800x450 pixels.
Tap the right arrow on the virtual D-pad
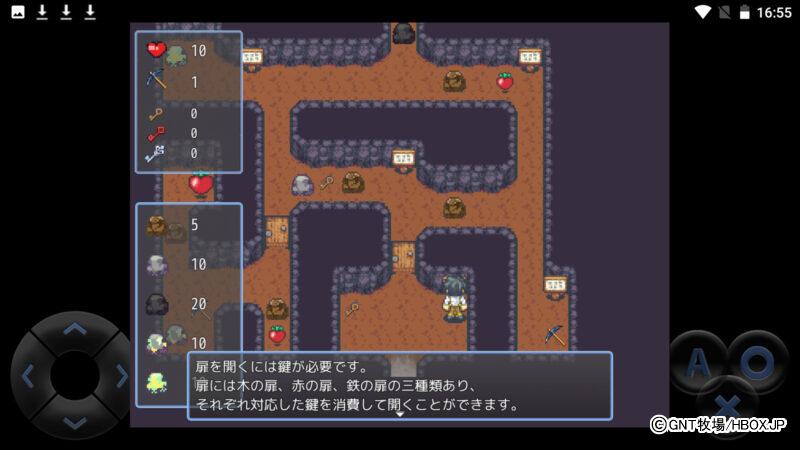[x=121, y=376]
